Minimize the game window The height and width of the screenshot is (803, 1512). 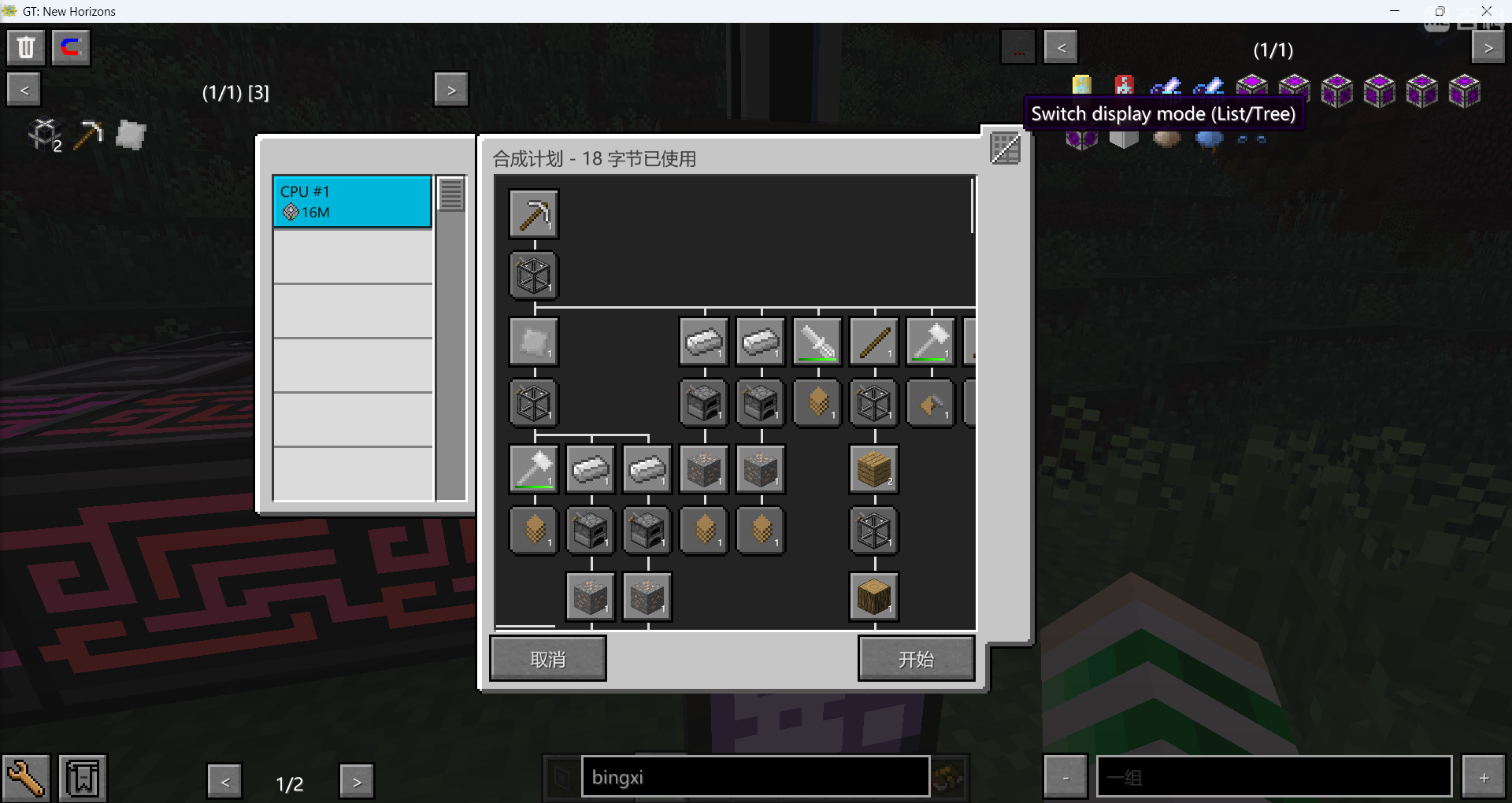[1395, 11]
